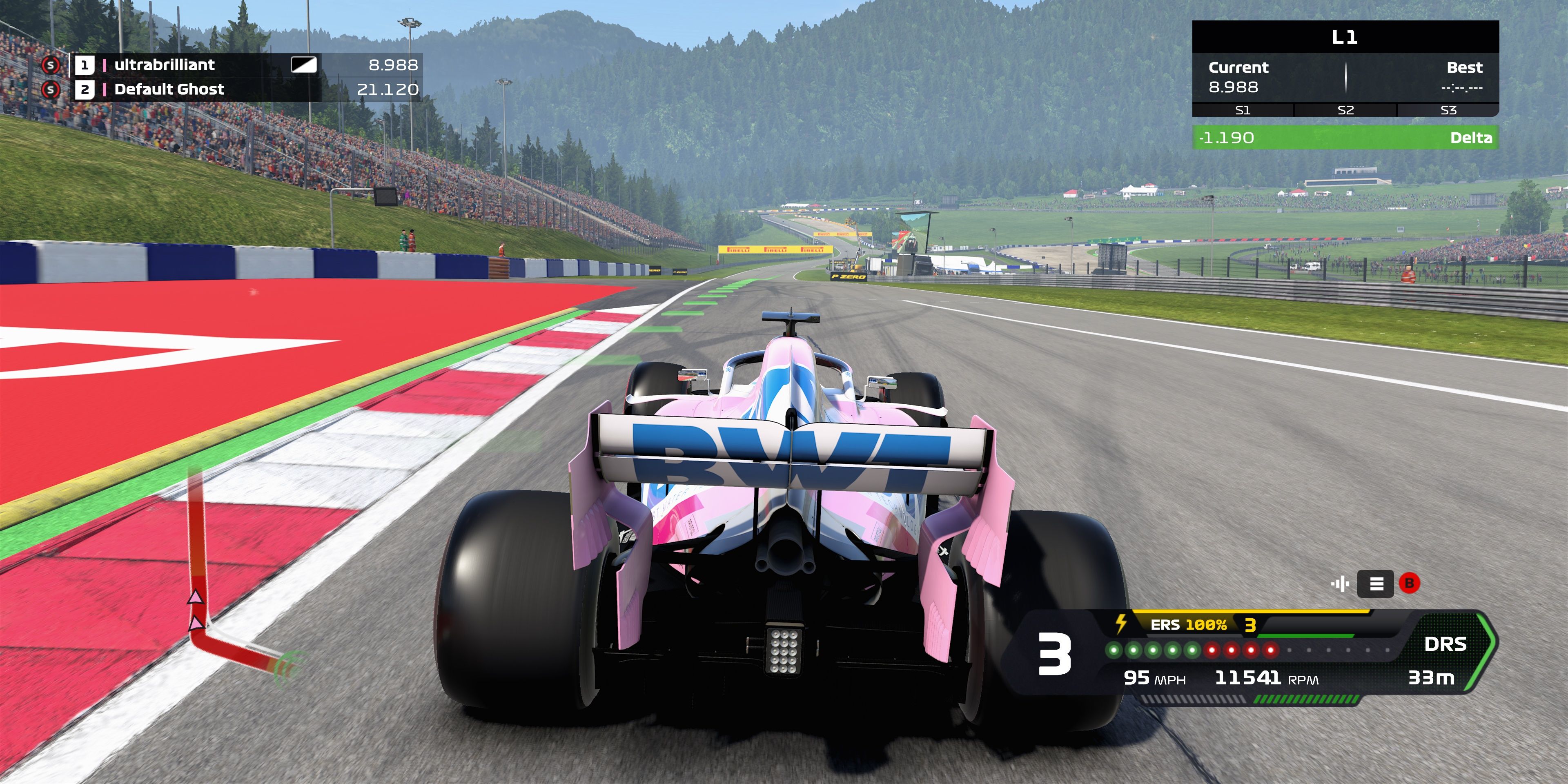This screenshot has height=784, width=1568.
Task: Toggle the leftmost green rev light
Action: [1114, 651]
